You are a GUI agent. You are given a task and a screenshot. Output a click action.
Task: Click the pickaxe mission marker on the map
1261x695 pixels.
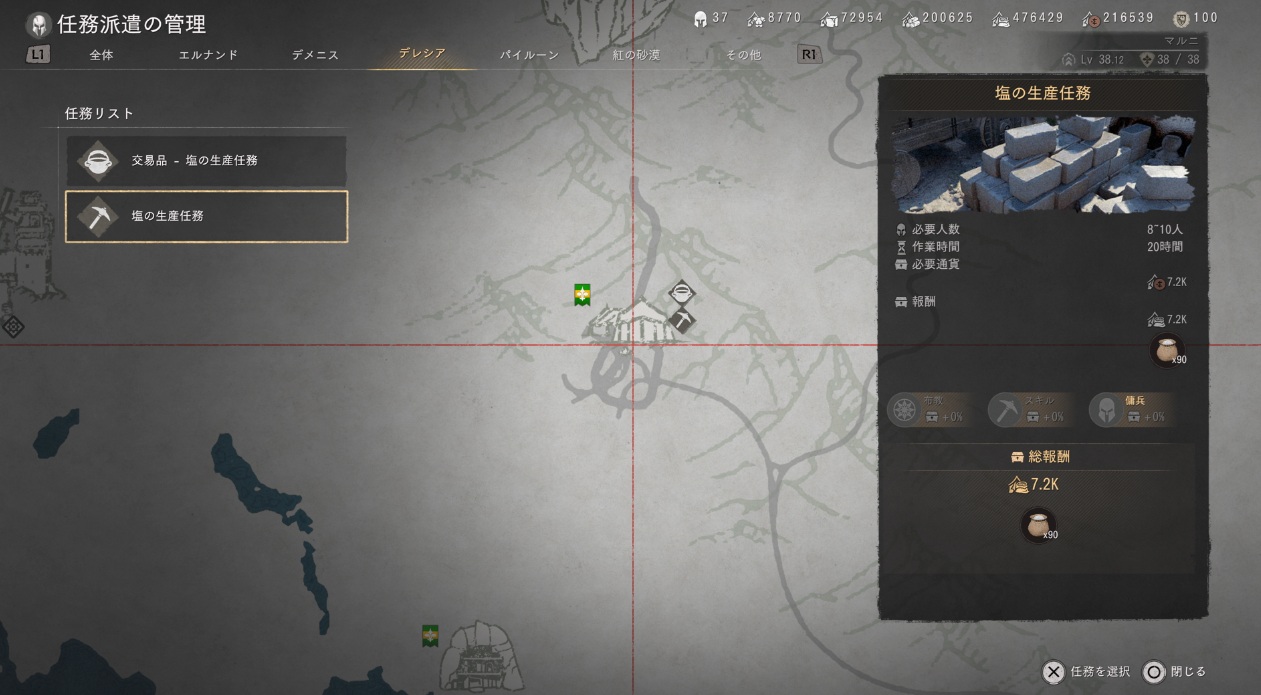coord(682,320)
